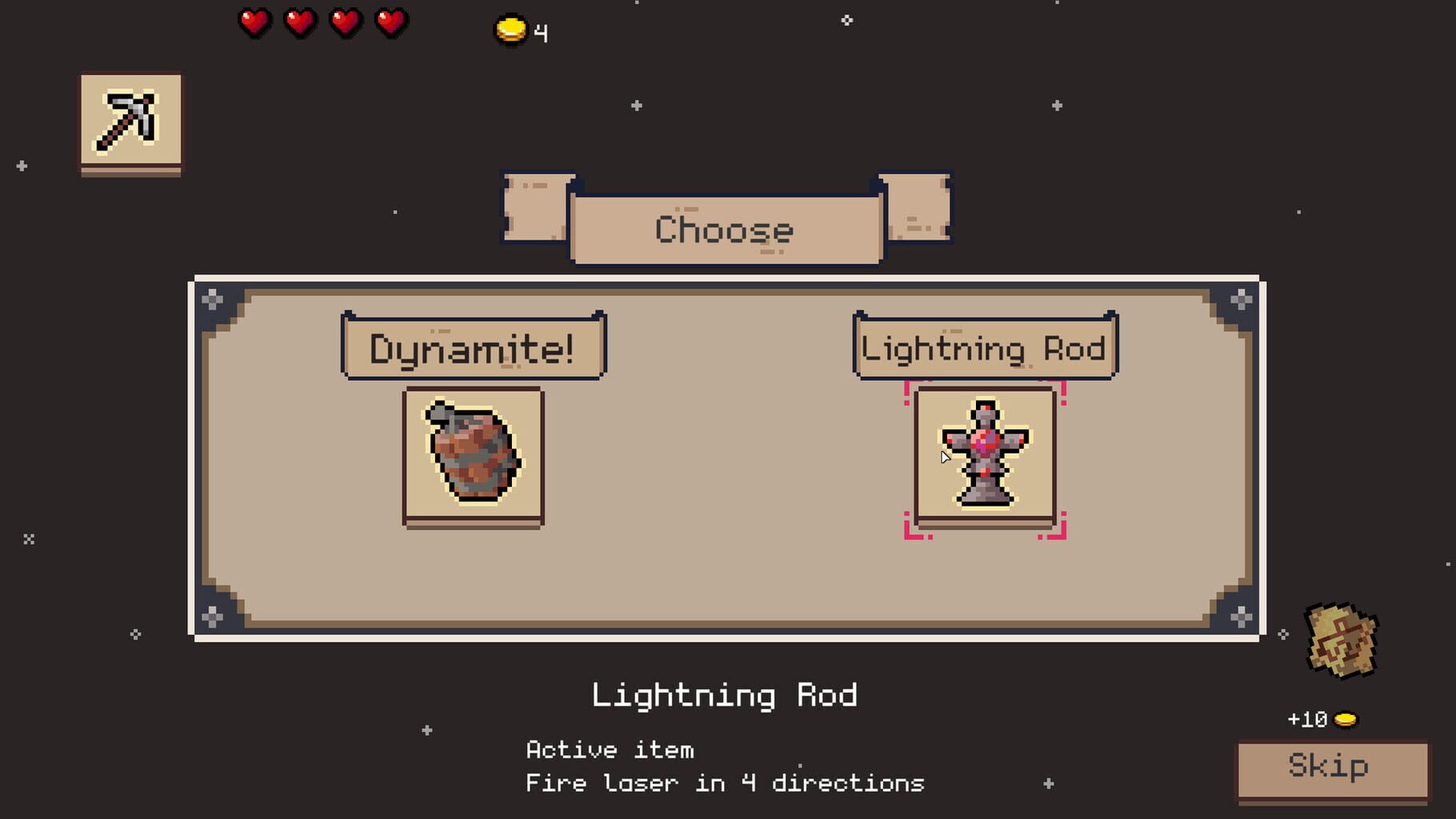This screenshot has width=1456, height=819.
Task: Click the coin icon beside the +10 label
Action: pyautogui.click(x=1348, y=718)
